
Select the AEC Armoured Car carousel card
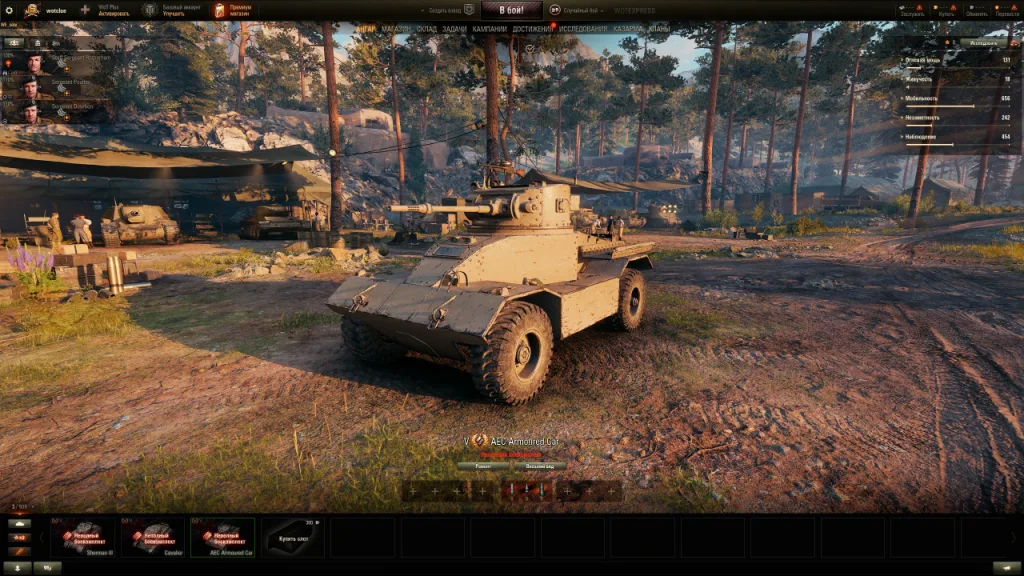click(223, 537)
